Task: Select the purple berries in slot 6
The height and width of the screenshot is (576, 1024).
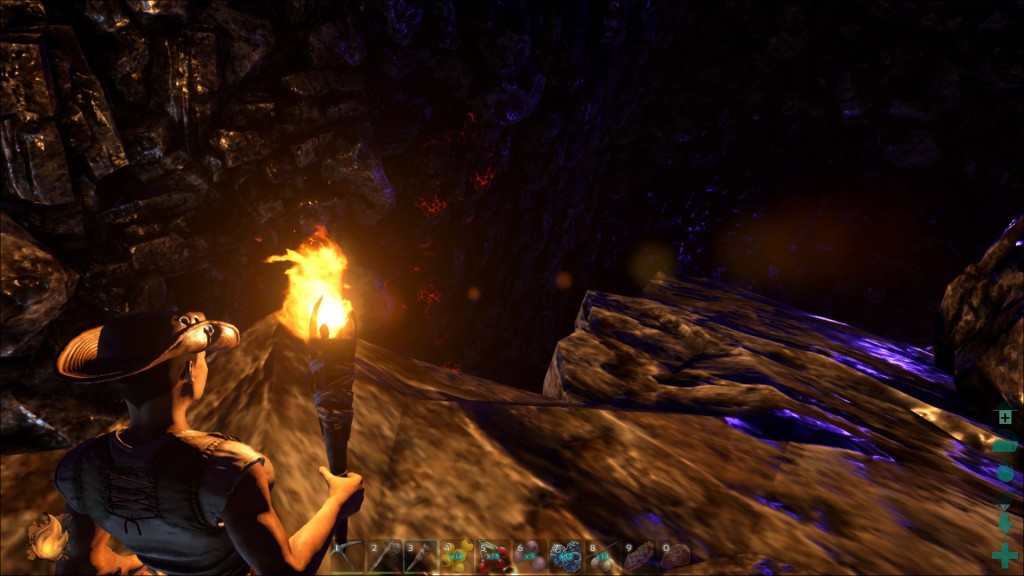Action: (x=529, y=556)
